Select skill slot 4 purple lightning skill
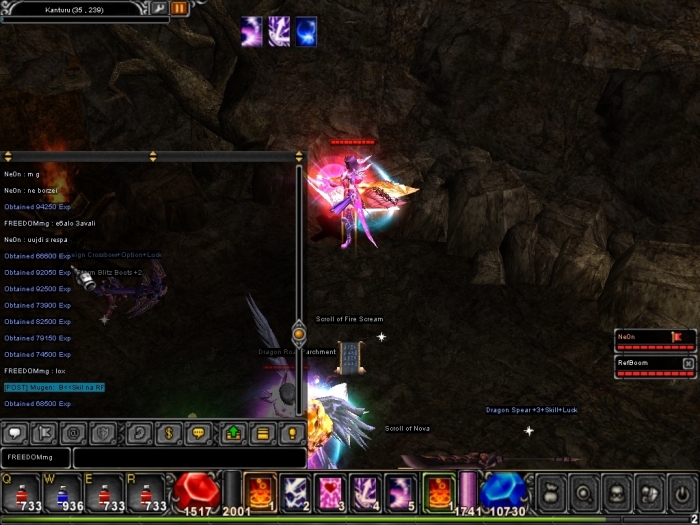 365,491
